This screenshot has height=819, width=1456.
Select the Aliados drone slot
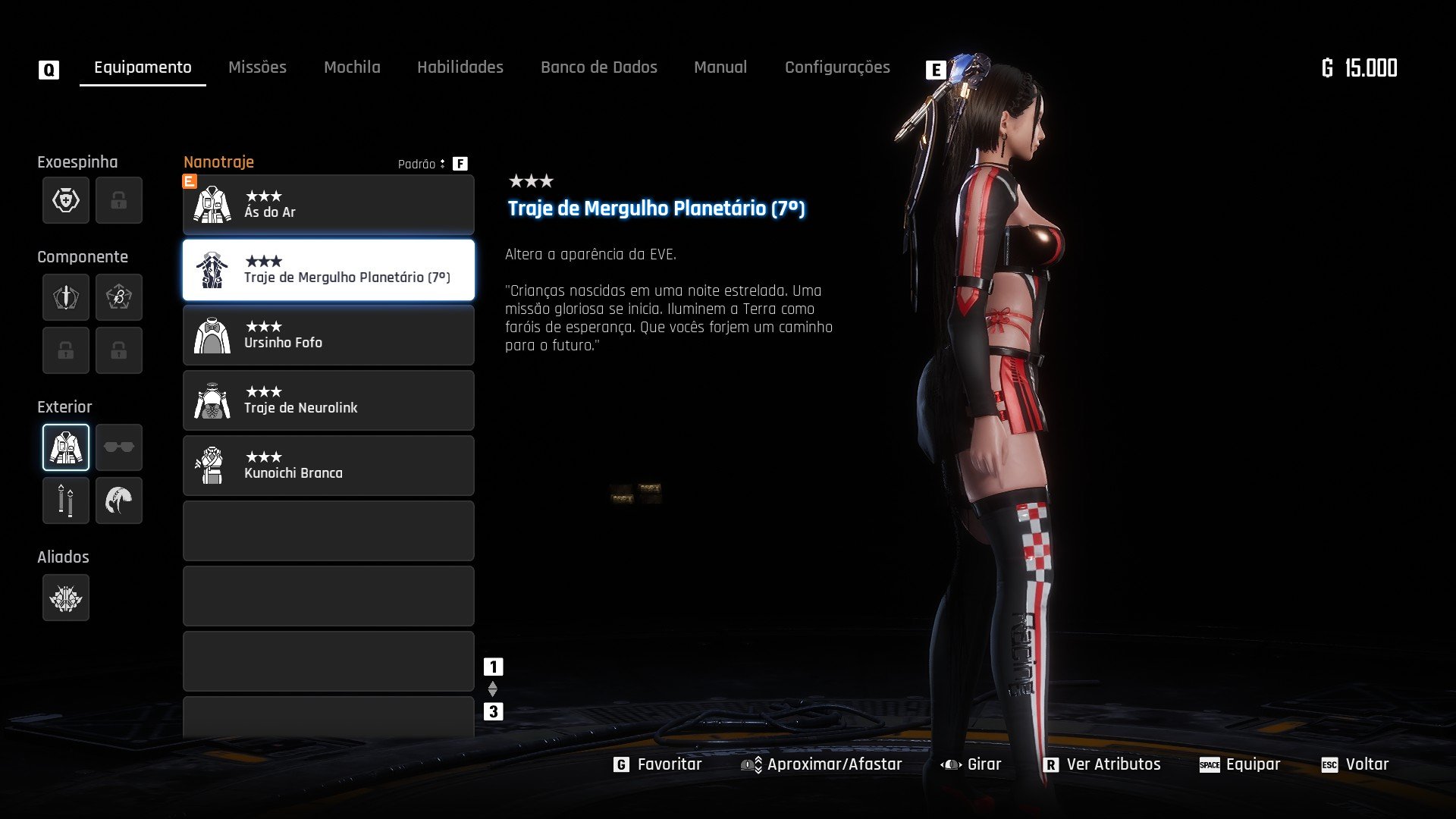[x=66, y=598]
